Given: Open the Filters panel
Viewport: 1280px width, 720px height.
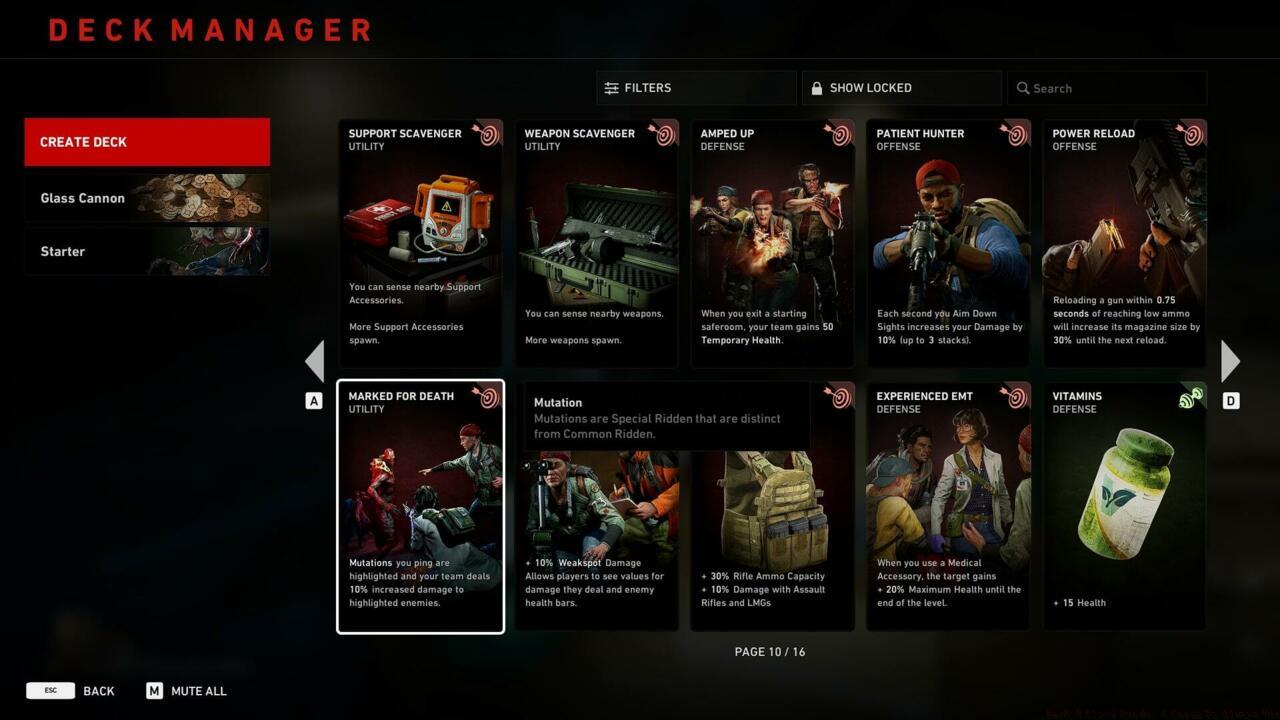Looking at the screenshot, I should 696,88.
